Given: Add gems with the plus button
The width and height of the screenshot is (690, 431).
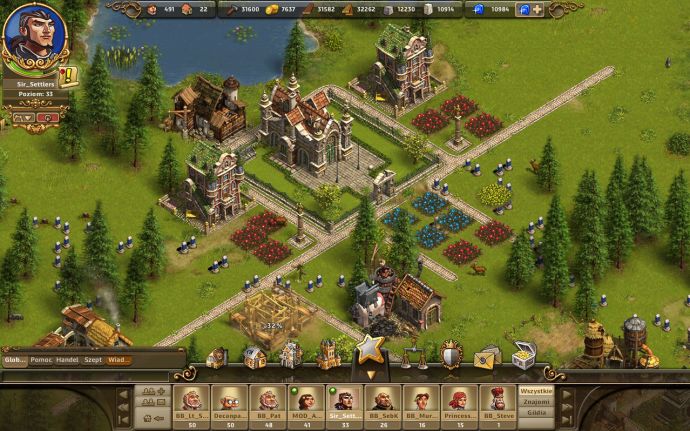Looking at the screenshot, I should [537, 9].
